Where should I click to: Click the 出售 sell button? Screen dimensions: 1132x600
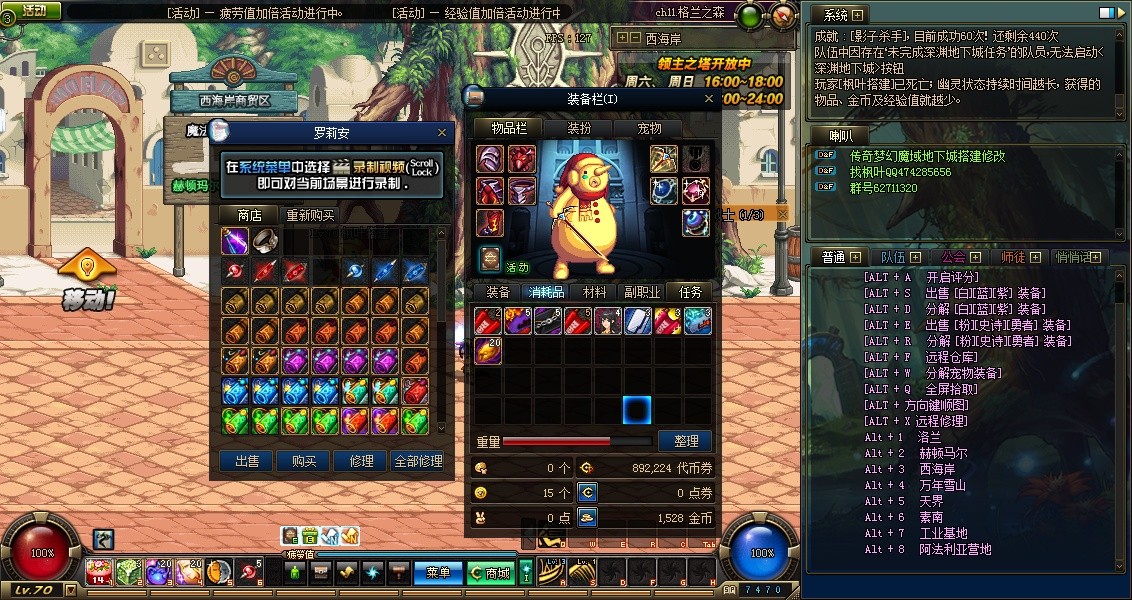[247, 461]
